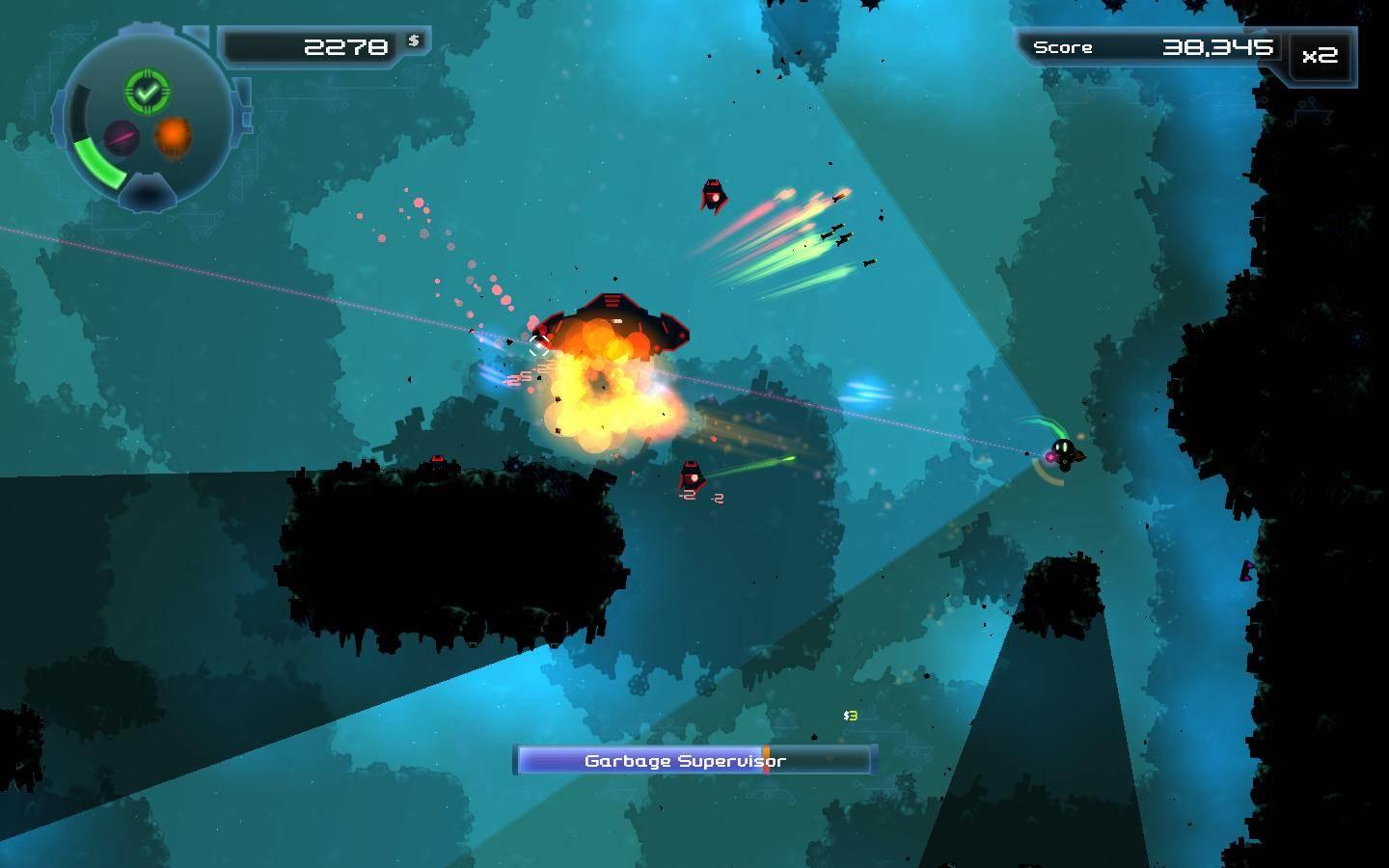Click the $3 pickup credit label

click(850, 716)
